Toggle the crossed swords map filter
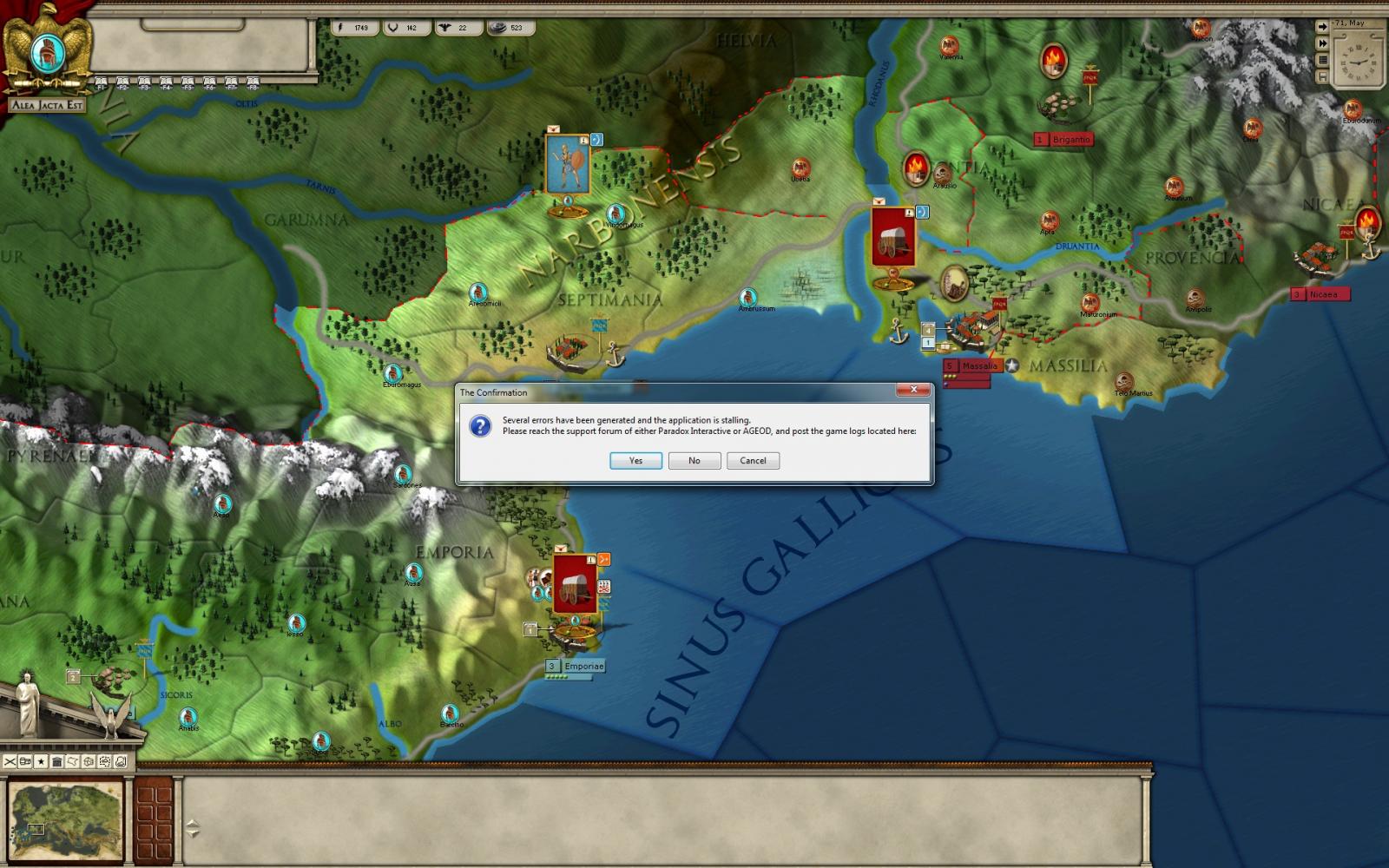 [10, 761]
